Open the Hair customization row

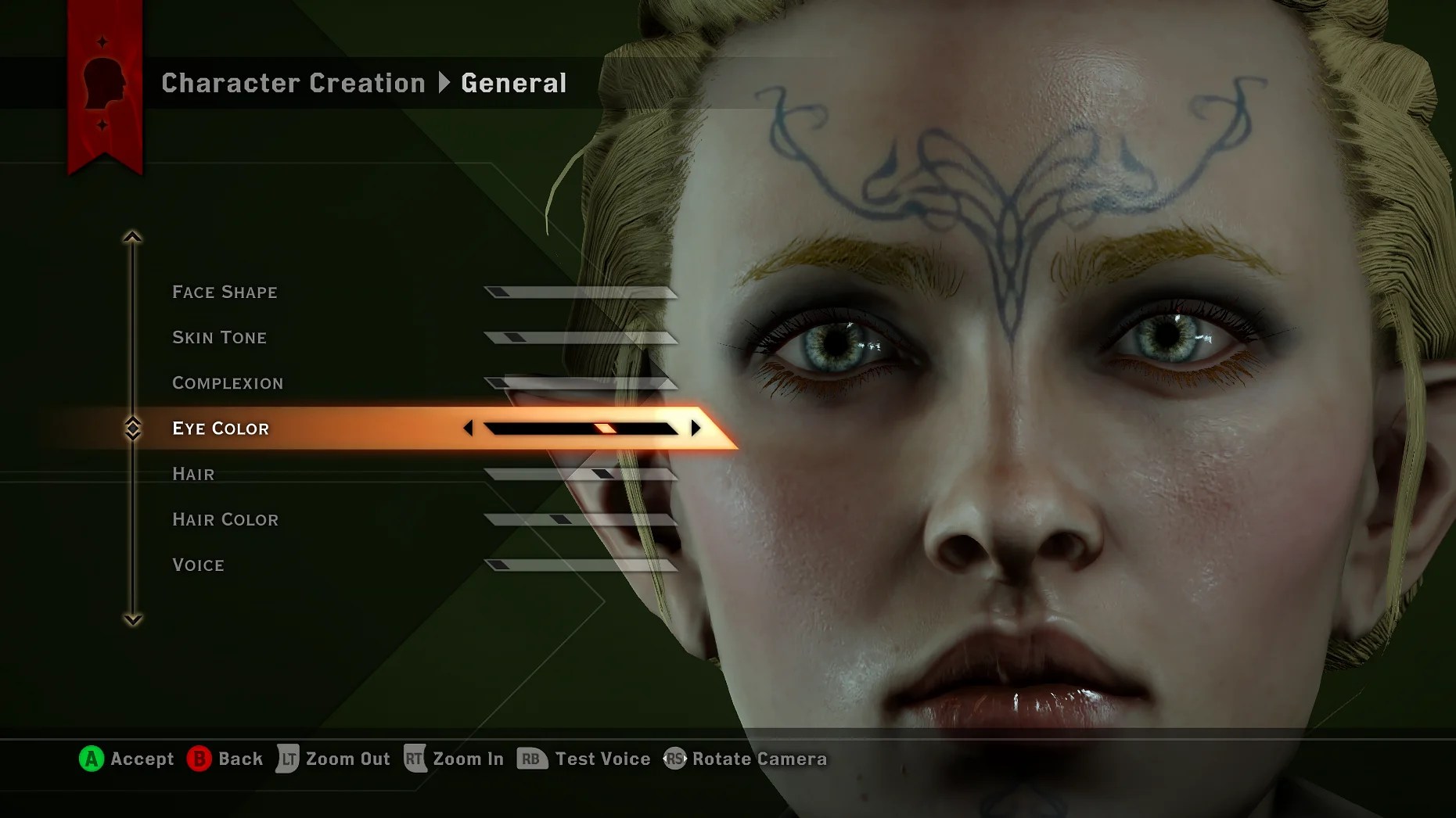click(x=192, y=473)
